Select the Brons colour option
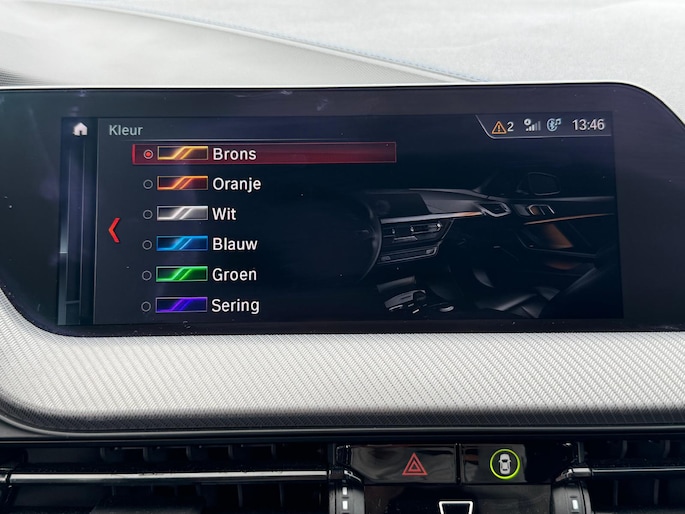The width and height of the screenshot is (685, 514). (x=234, y=154)
